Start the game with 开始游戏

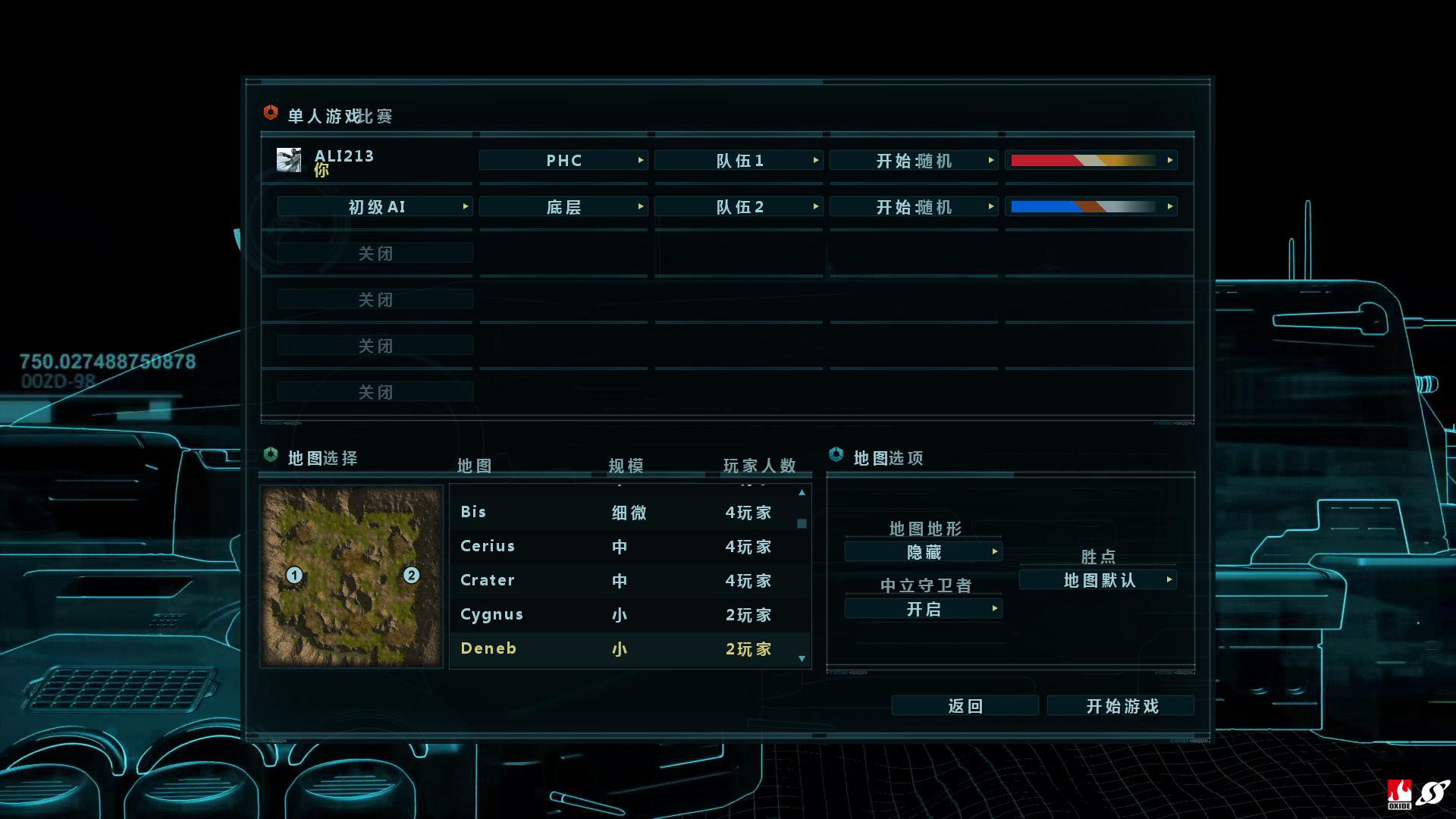pyautogui.click(x=1120, y=706)
